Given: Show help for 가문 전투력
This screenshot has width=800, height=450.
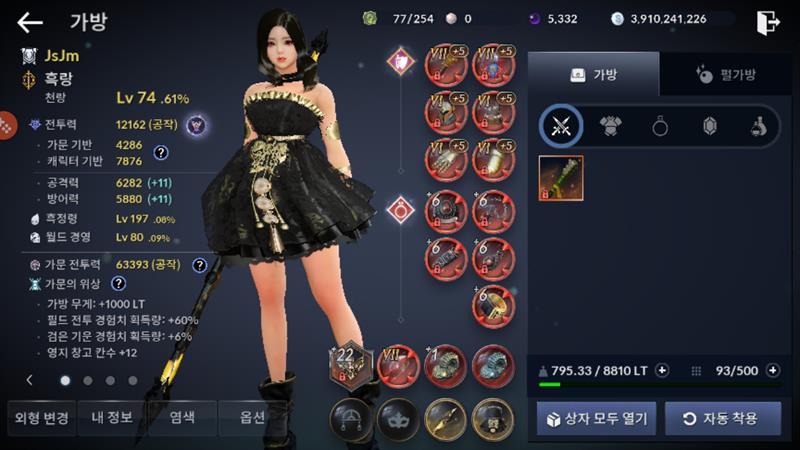Looking at the screenshot, I should [x=199, y=265].
